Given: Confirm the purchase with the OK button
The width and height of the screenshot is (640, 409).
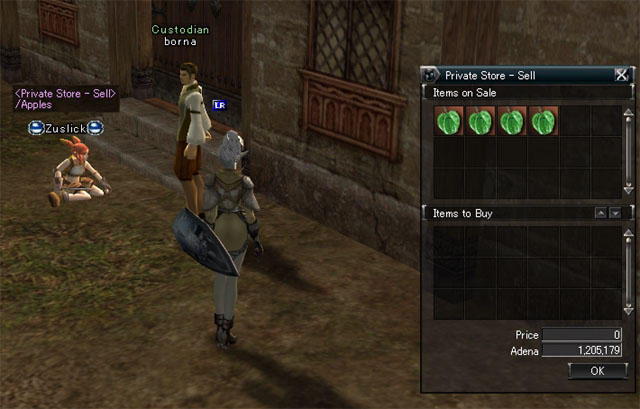Looking at the screenshot, I should [x=597, y=370].
